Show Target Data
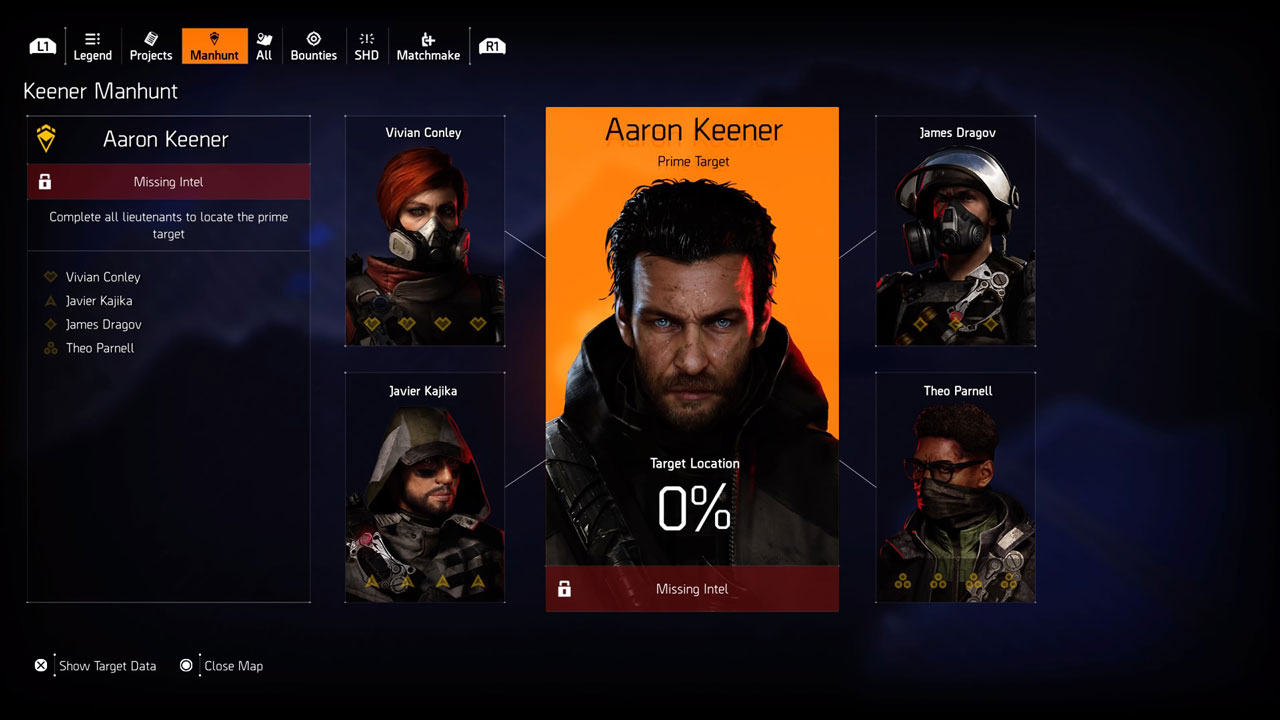1280x720 pixels. [x=97, y=666]
